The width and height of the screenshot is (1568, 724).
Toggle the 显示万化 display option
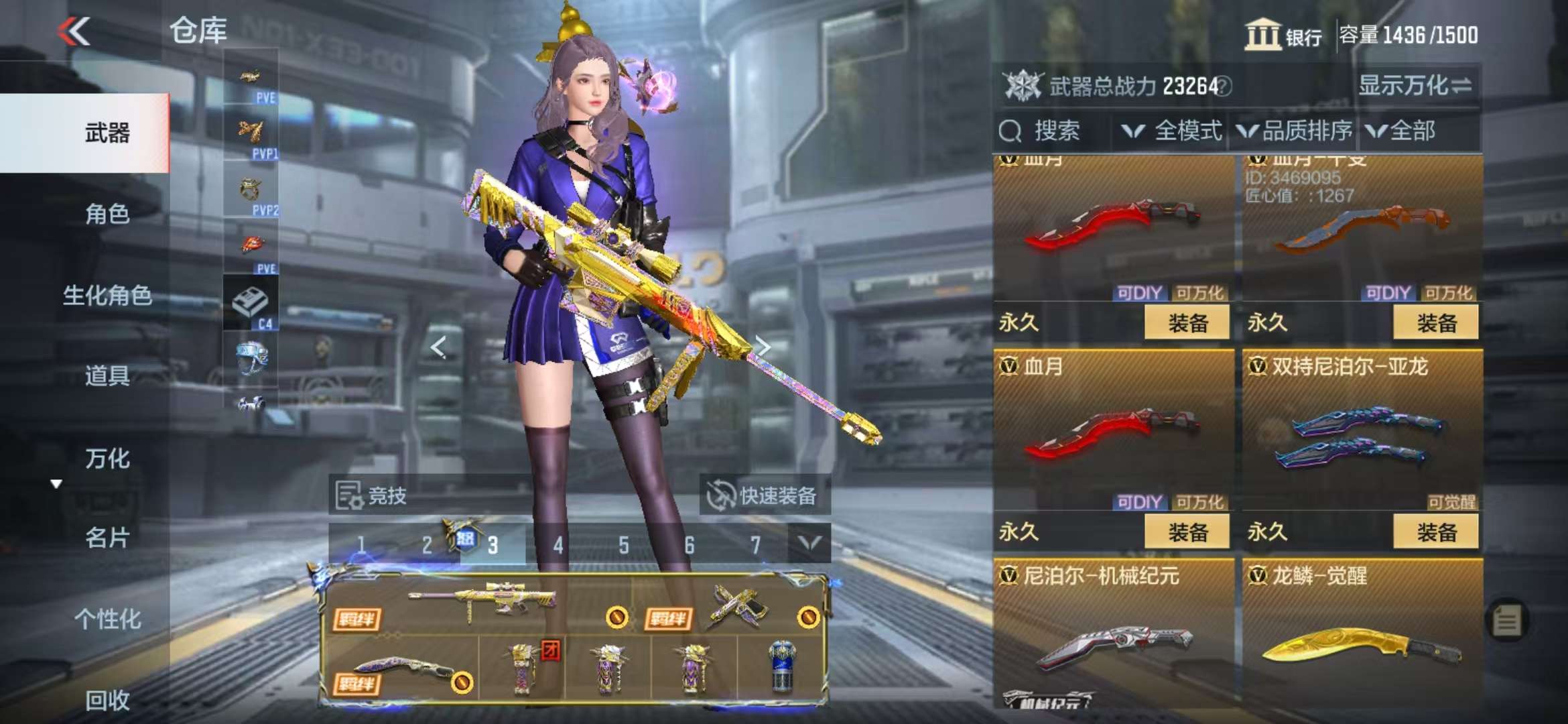[1415, 86]
